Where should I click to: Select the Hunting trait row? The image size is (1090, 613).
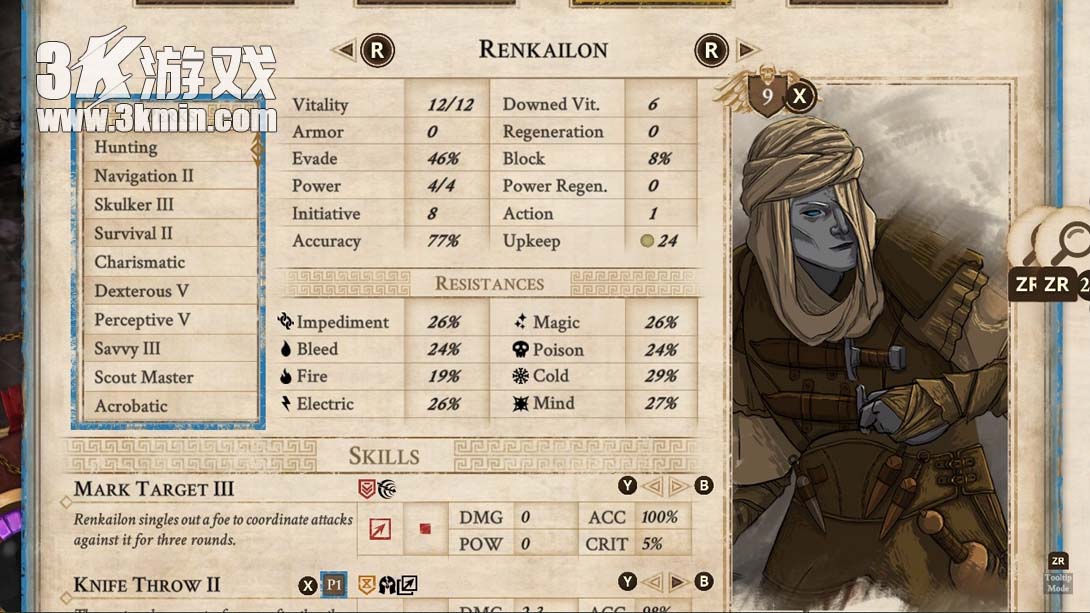click(x=165, y=148)
